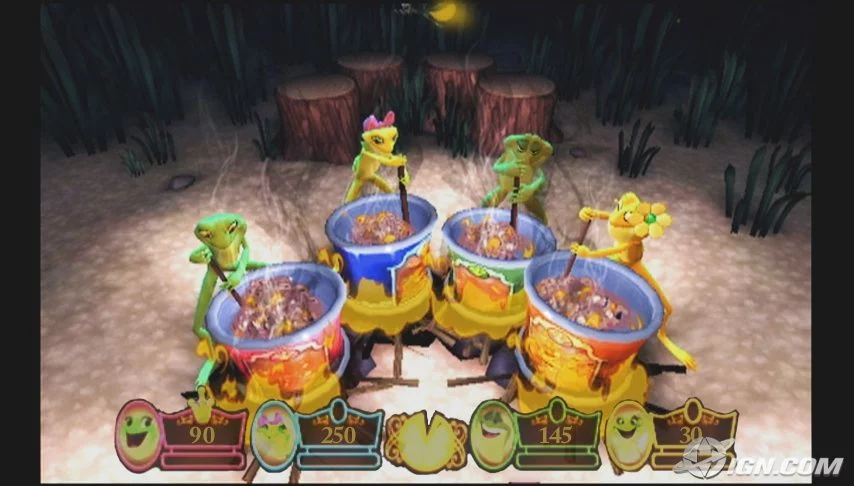Select the frog portrait beside score 145
Image resolution: width=854 pixels, height=486 pixels.
point(492,435)
